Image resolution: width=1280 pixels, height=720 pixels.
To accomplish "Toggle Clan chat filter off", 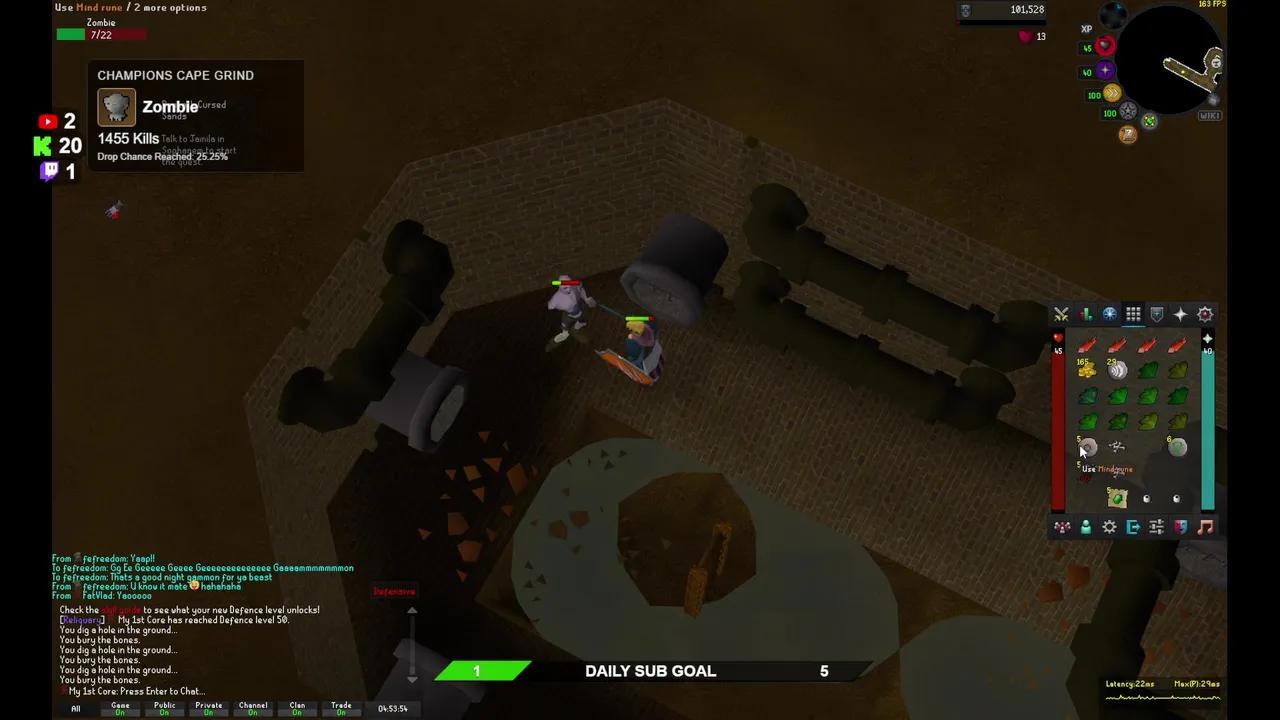I will point(297,707).
